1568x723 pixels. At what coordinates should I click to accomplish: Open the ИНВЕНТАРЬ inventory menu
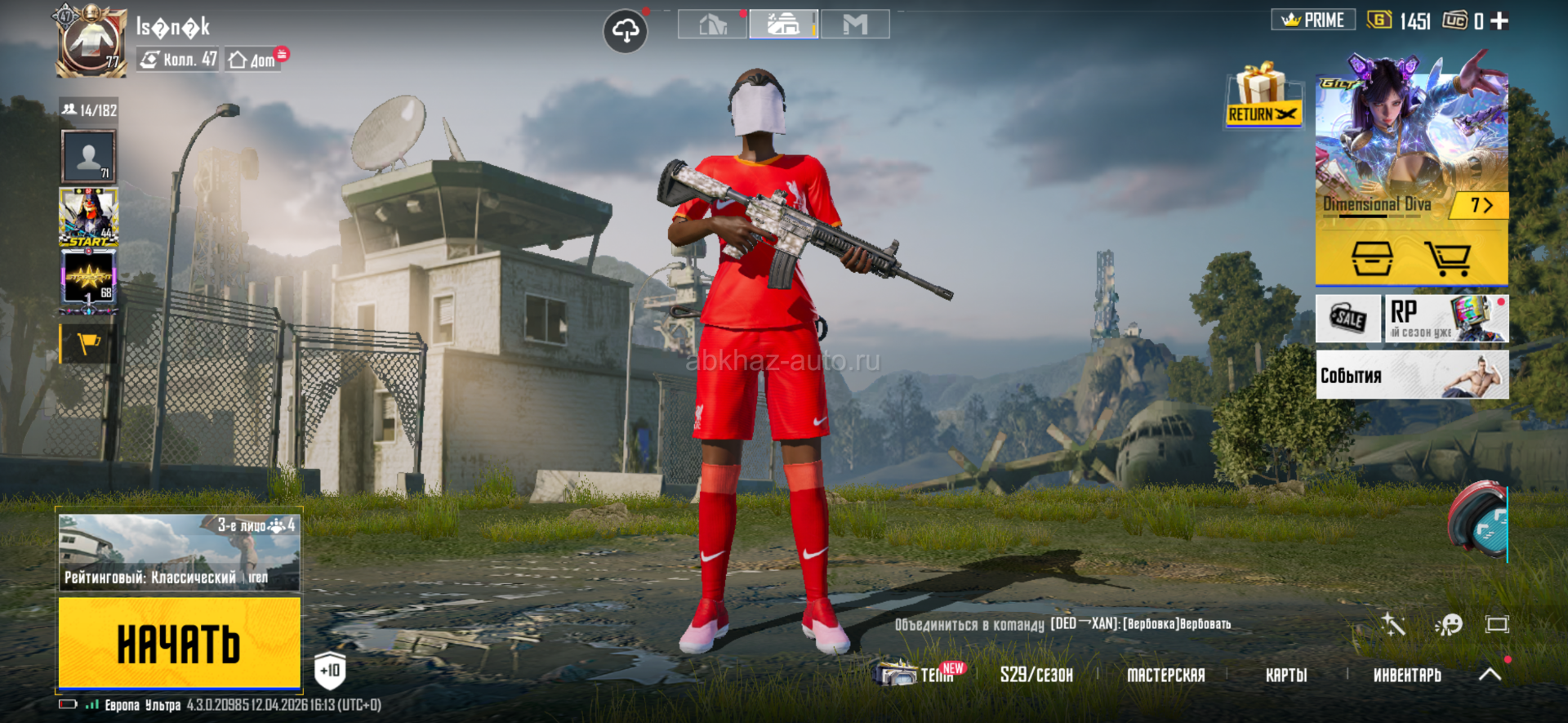pos(1406,675)
